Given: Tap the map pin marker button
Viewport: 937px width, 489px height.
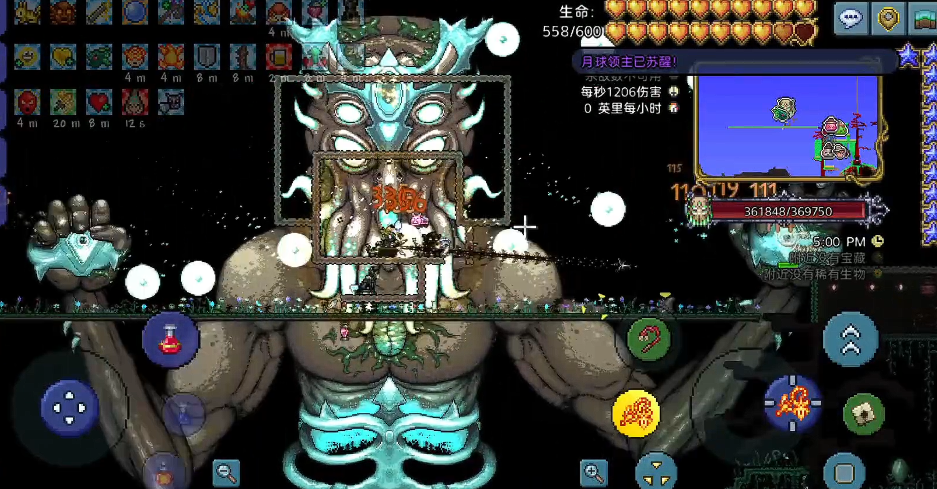Looking at the screenshot, I should click(887, 18).
